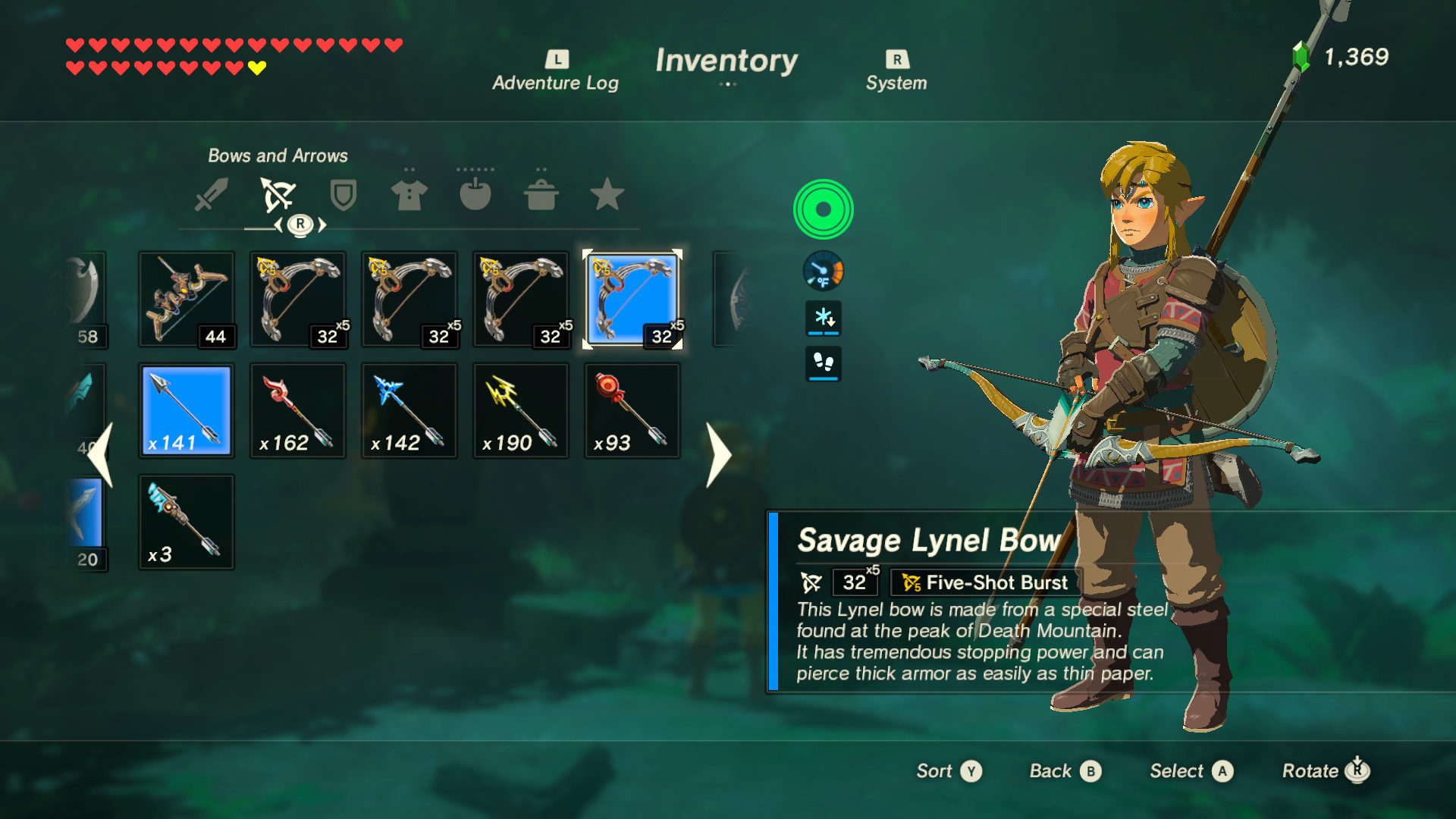Image resolution: width=1456 pixels, height=819 pixels.
Task: Click the temperature gauge indicator
Action: (823, 272)
